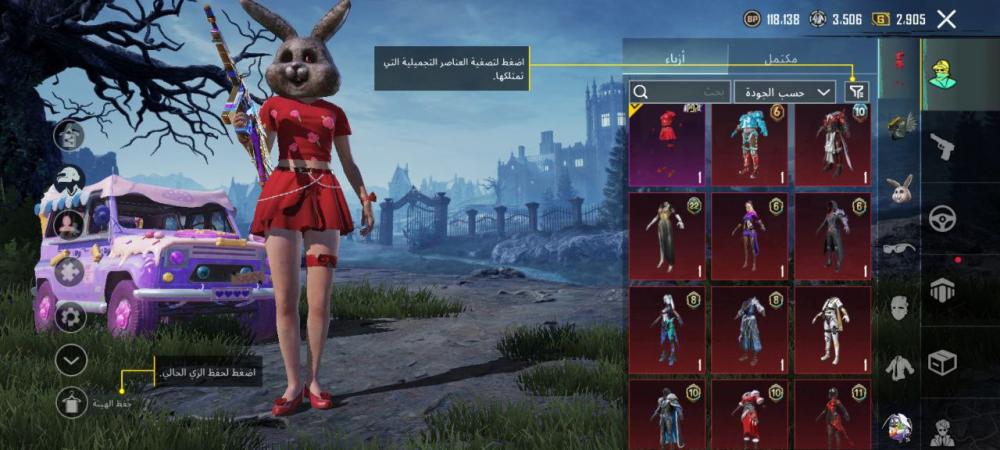This screenshot has height=450, width=1000.
Task: Open the steering wheel vehicle category
Action: [x=942, y=218]
